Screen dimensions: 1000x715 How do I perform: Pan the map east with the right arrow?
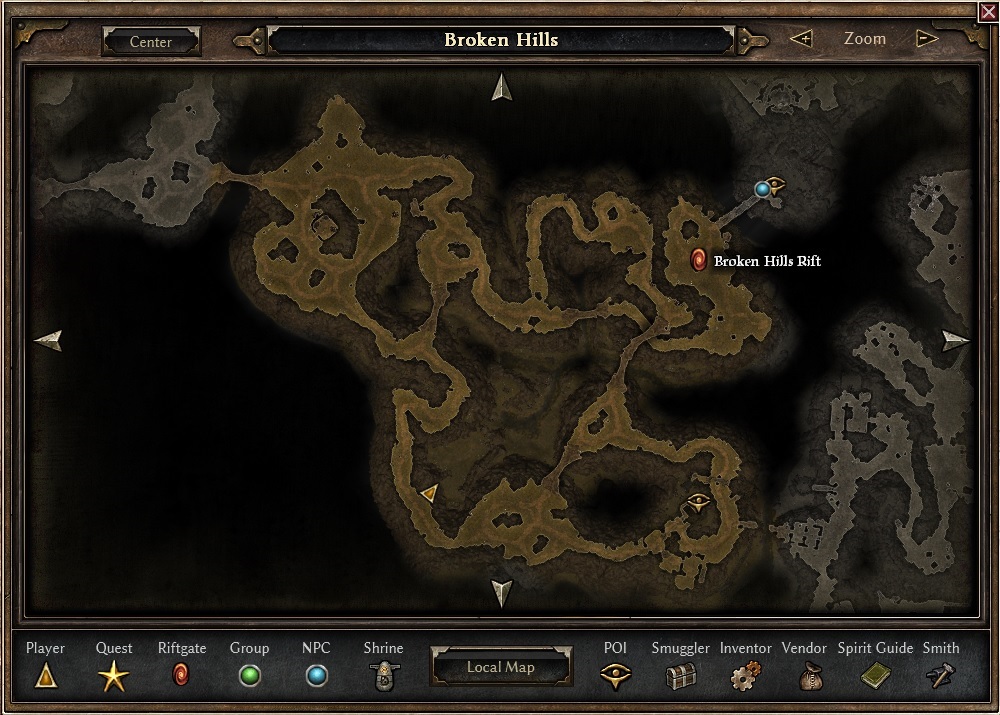point(955,341)
